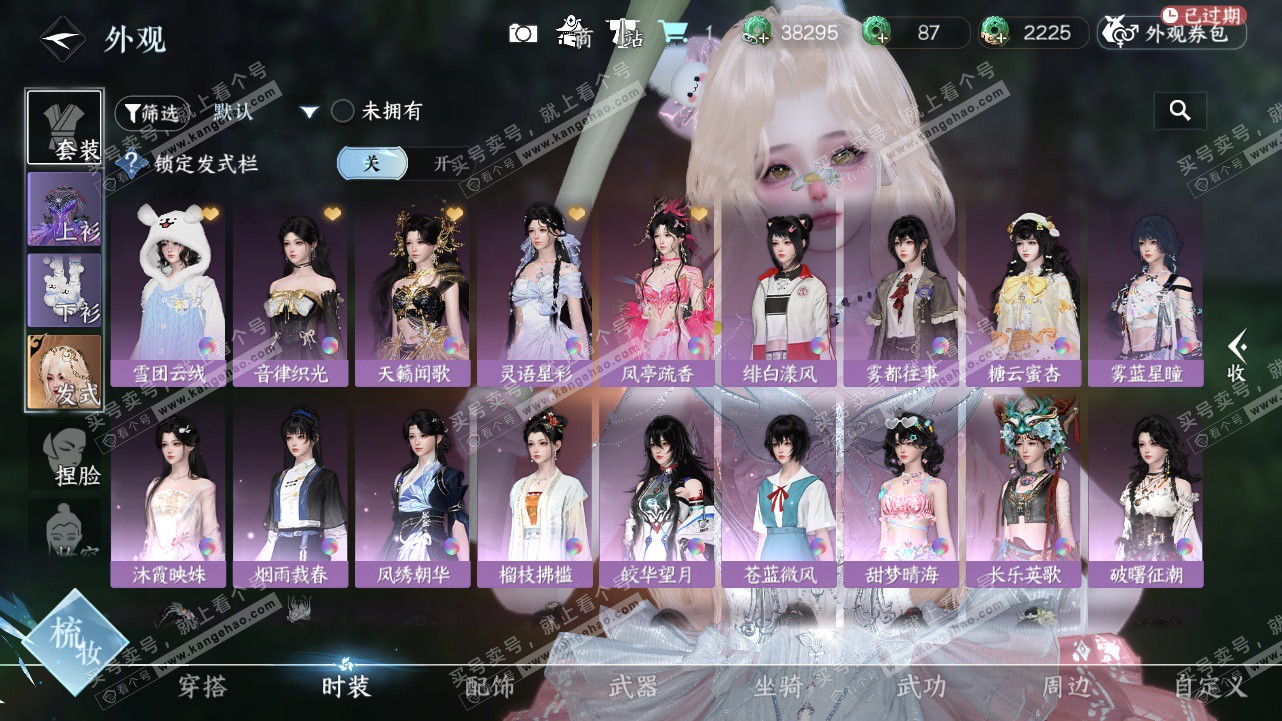Image resolution: width=1282 pixels, height=721 pixels.
Task: Toggle the 未拥有 checkbox
Action: click(343, 111)
